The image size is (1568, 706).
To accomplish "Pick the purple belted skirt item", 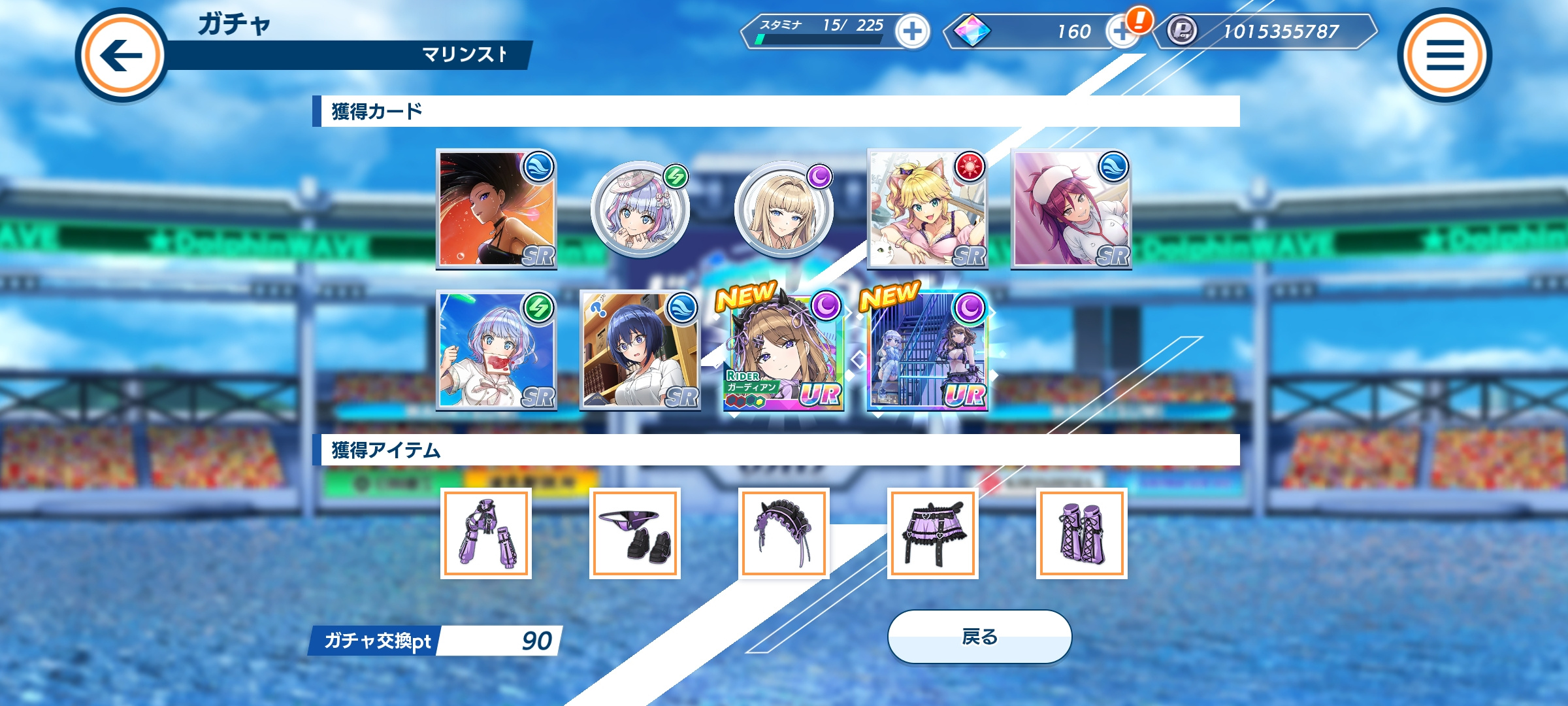I will (933, 533).
